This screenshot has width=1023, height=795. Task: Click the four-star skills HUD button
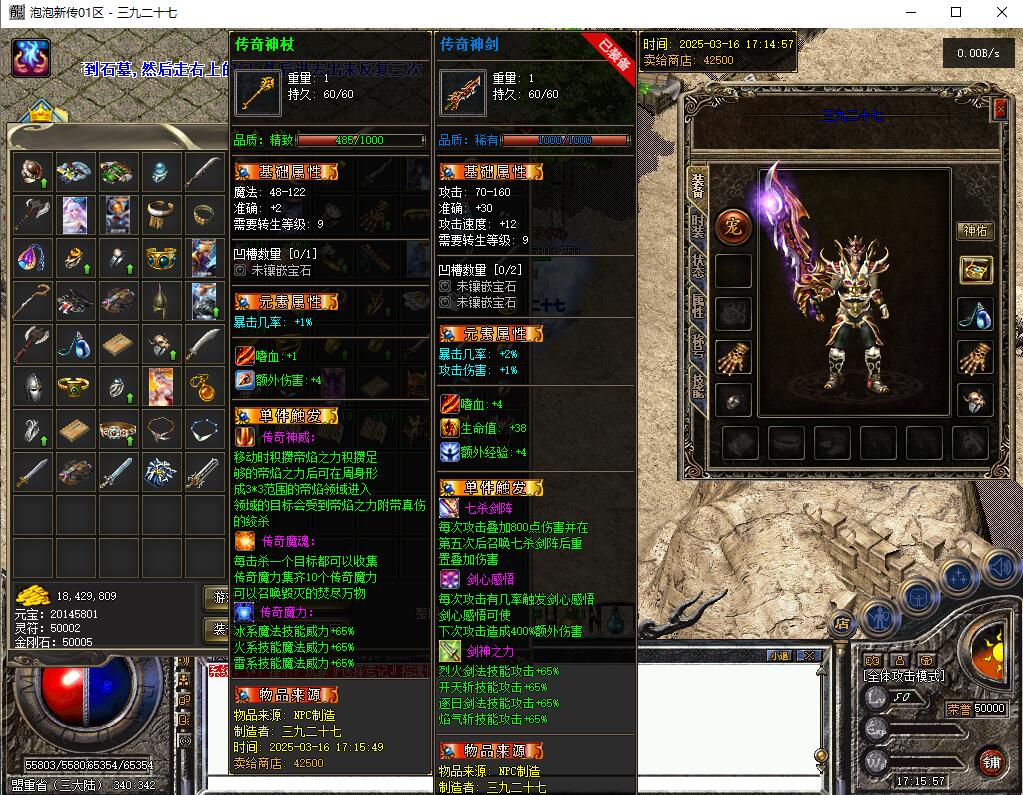pyautogui.click(x=958, y=577)
